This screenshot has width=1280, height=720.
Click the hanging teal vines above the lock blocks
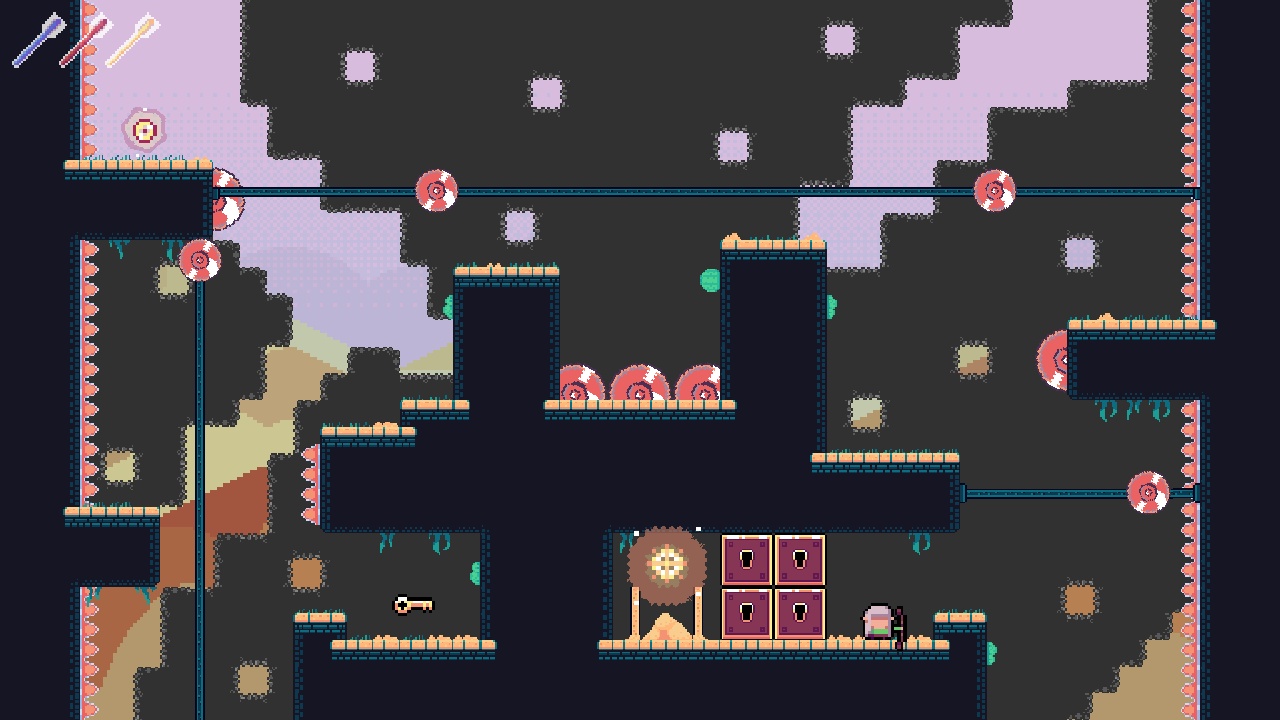tap(920, 545)
